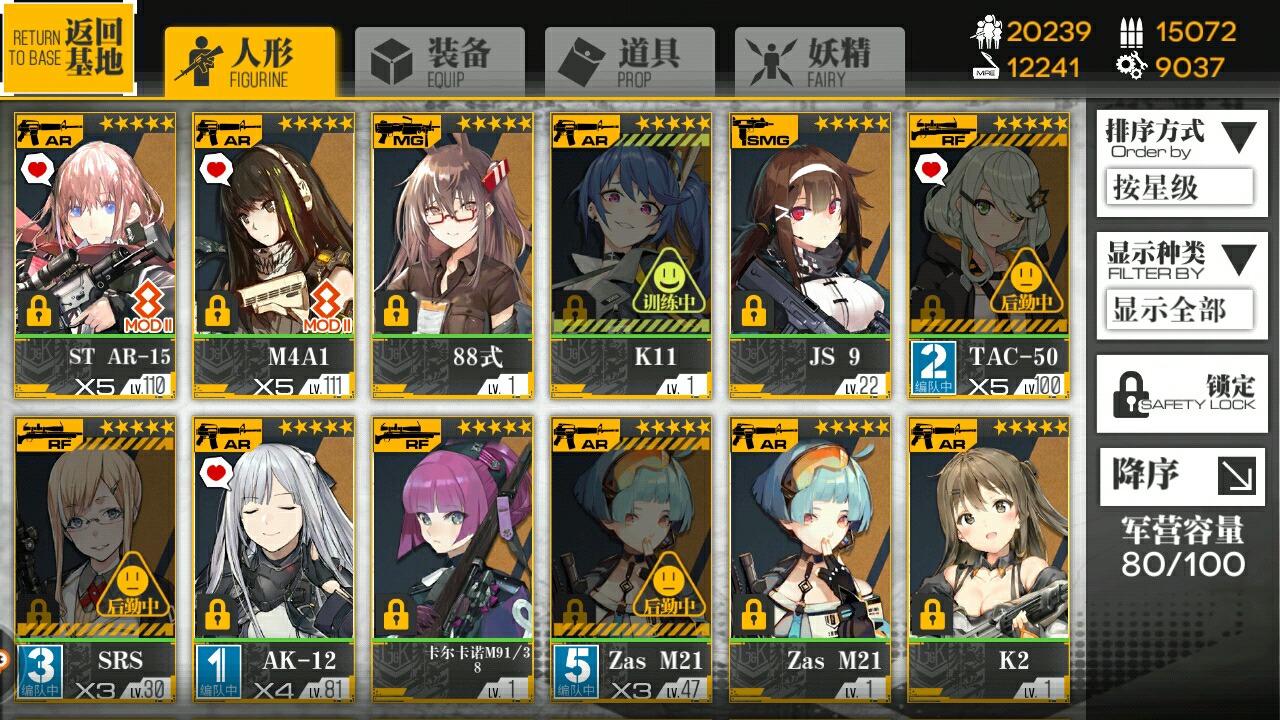
Task: Expand the 按星级 sort selection box
Action: click(x=1181, y=188)
